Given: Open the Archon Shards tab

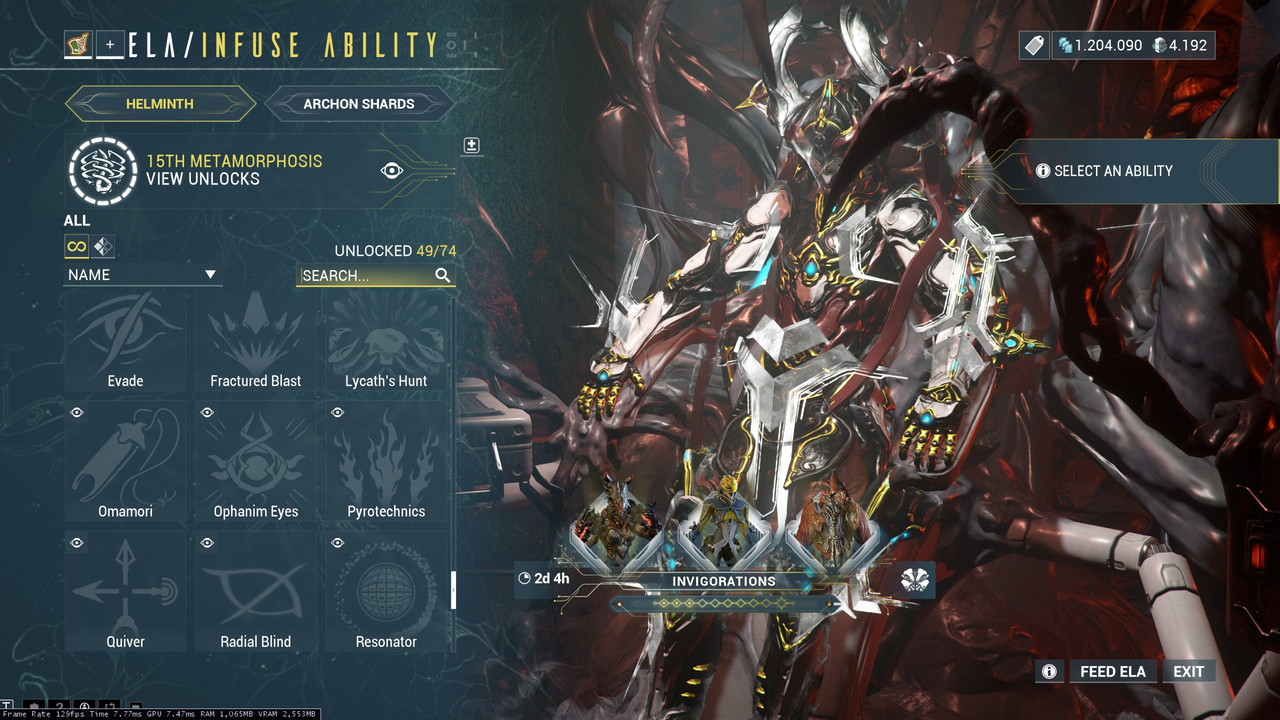Looking at the screenshot, I should pos(358,103).
